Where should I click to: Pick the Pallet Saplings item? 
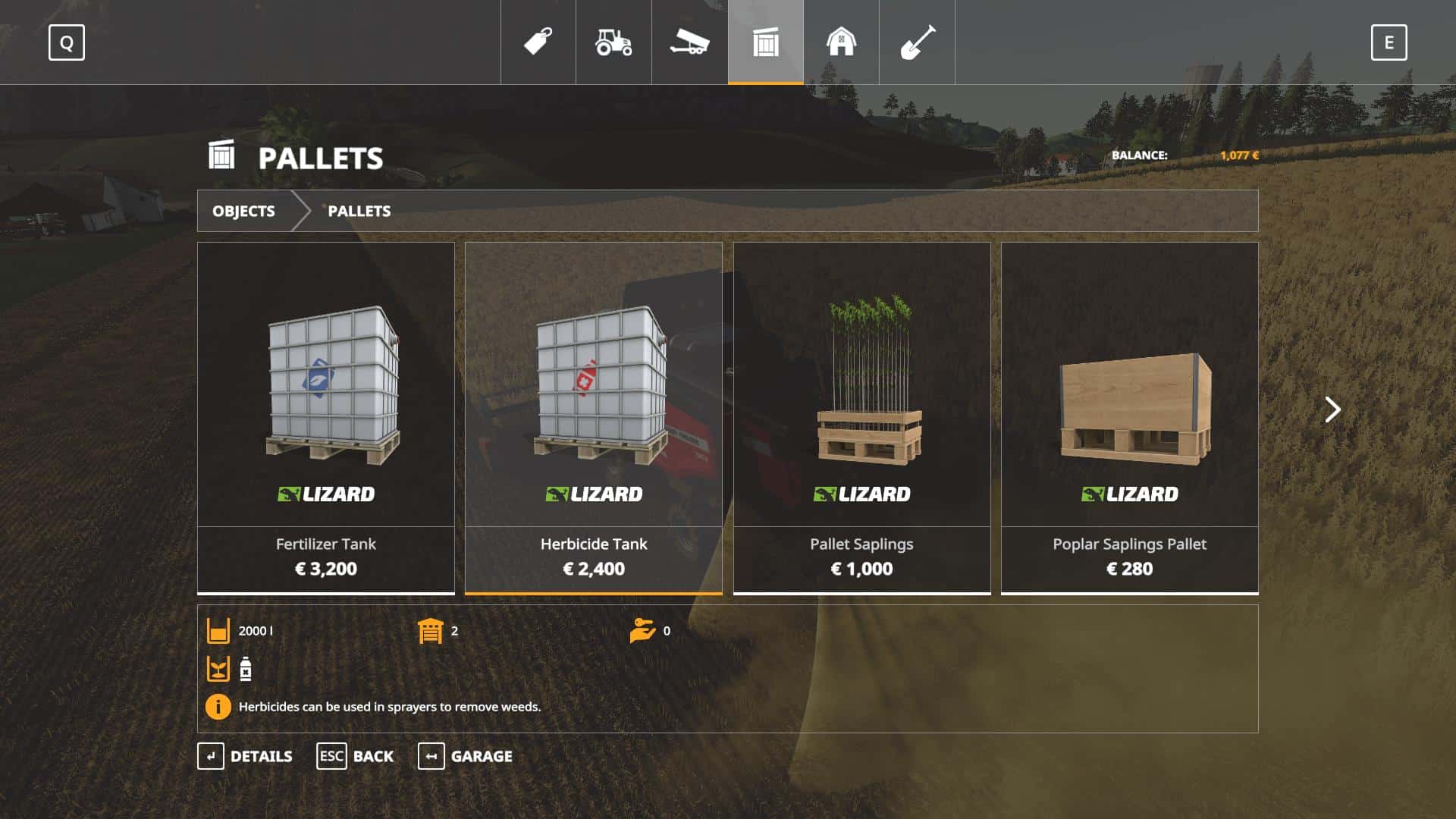(861, 417)
